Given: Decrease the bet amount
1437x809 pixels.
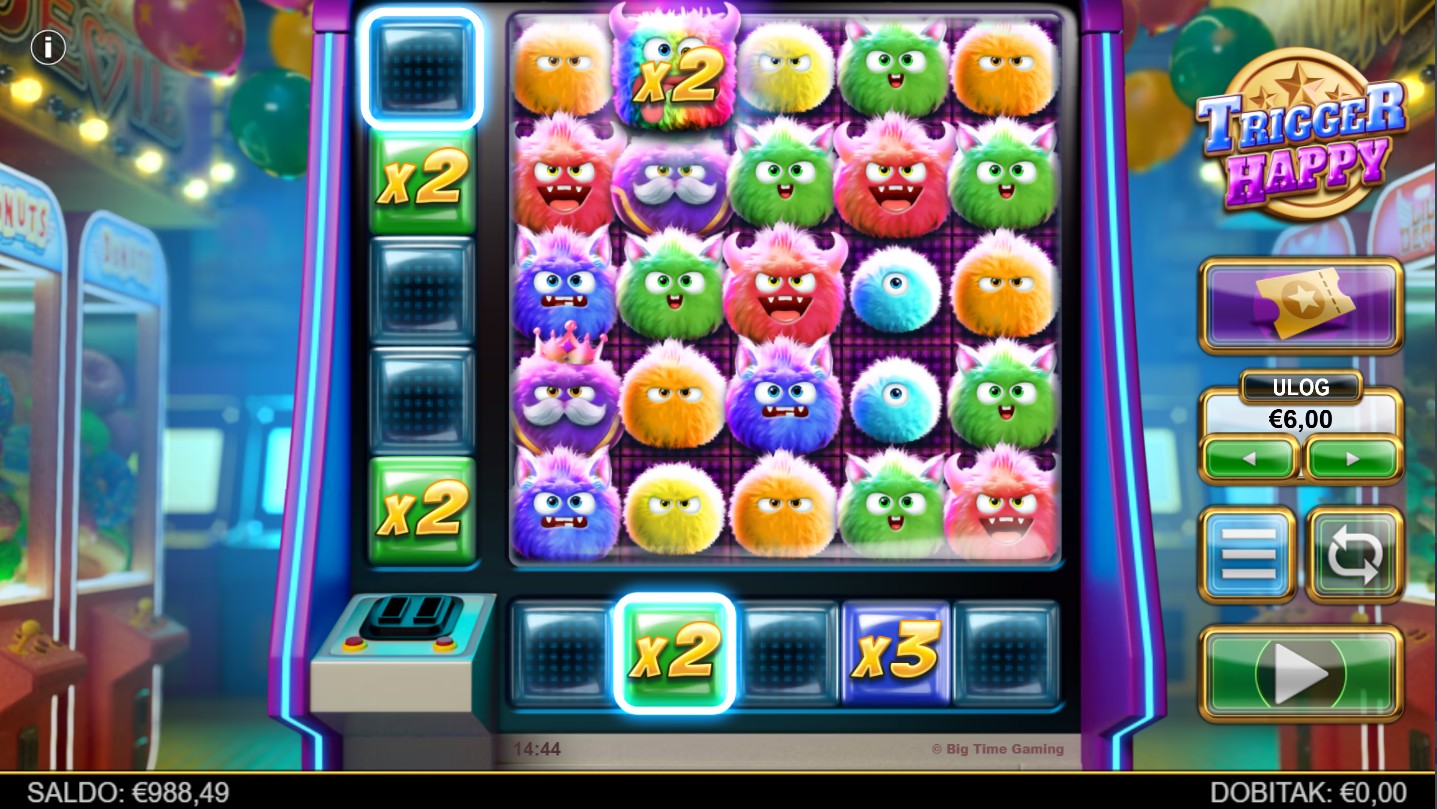Looking at the screenshot, I should (x=1250, y=460).
